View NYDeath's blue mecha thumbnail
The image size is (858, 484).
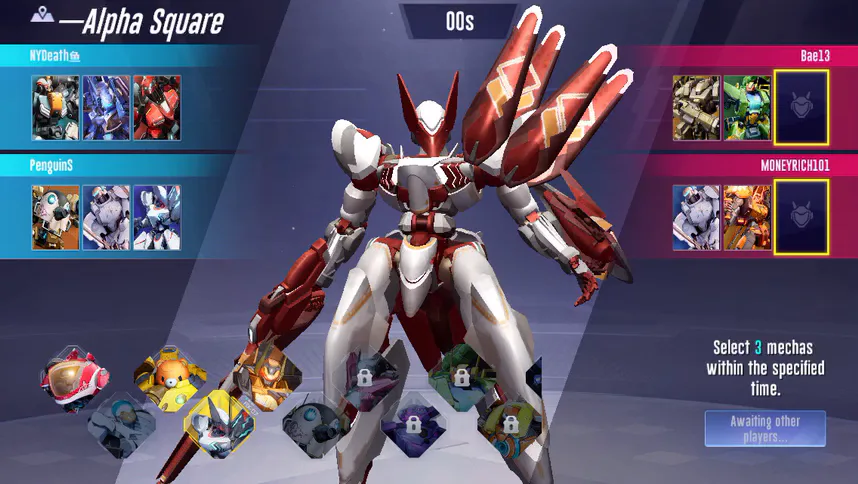[106, 107]
